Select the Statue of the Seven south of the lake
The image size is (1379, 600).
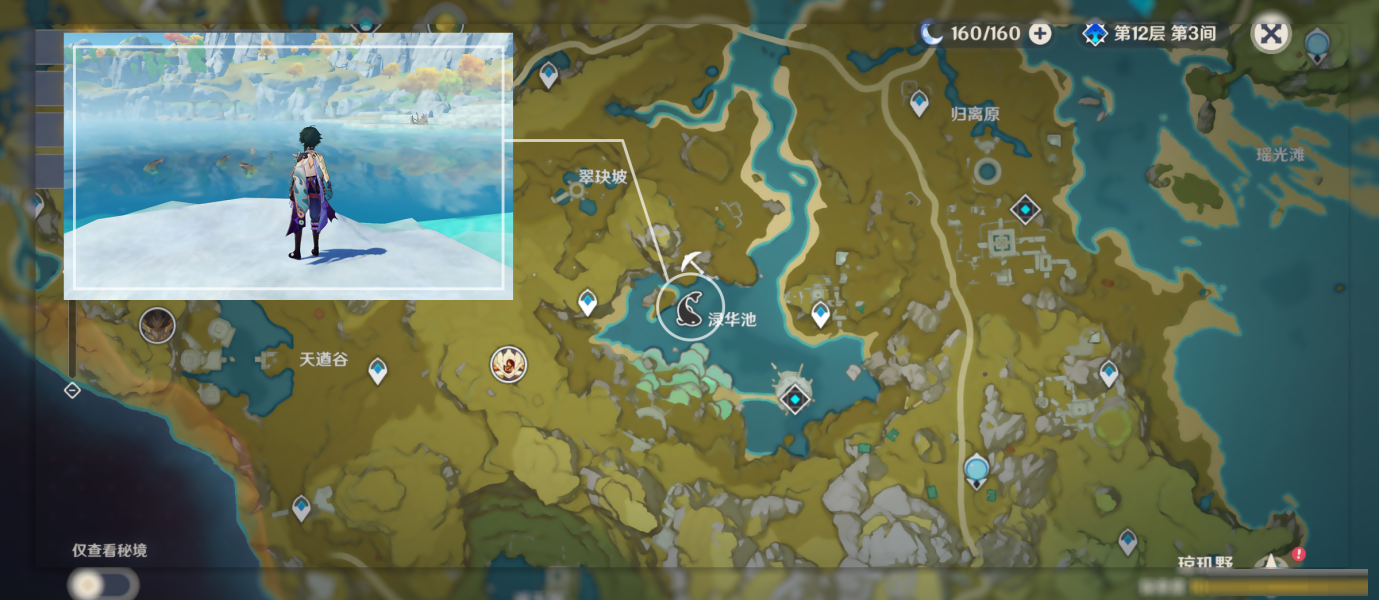click(x=977, y=470)
